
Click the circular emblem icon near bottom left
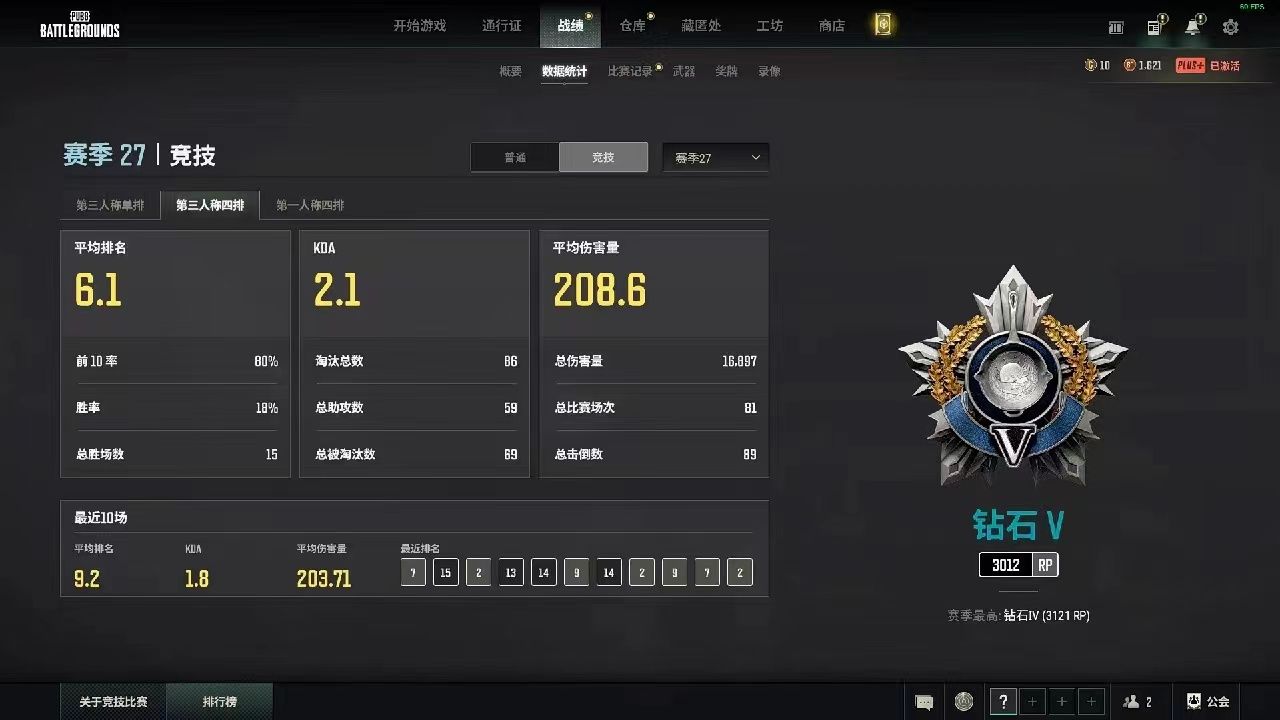click(963, 700)
